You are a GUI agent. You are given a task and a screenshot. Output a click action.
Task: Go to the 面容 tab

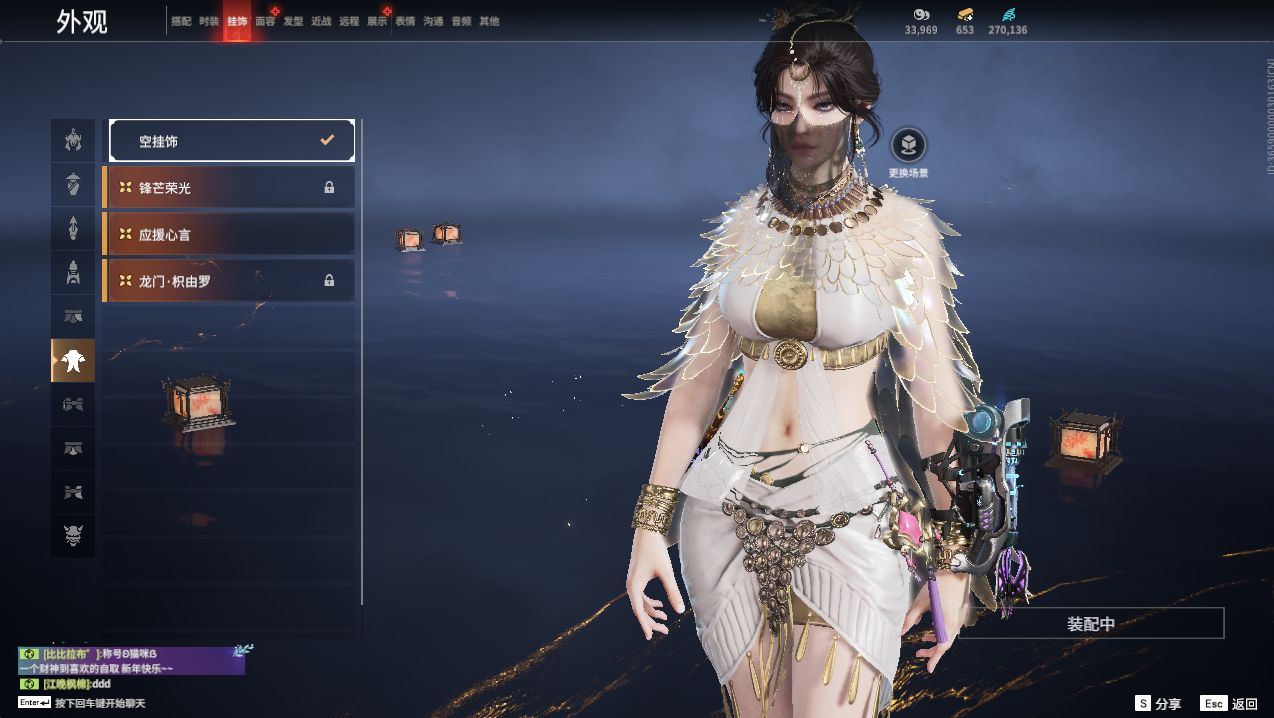tap(265, 21)
